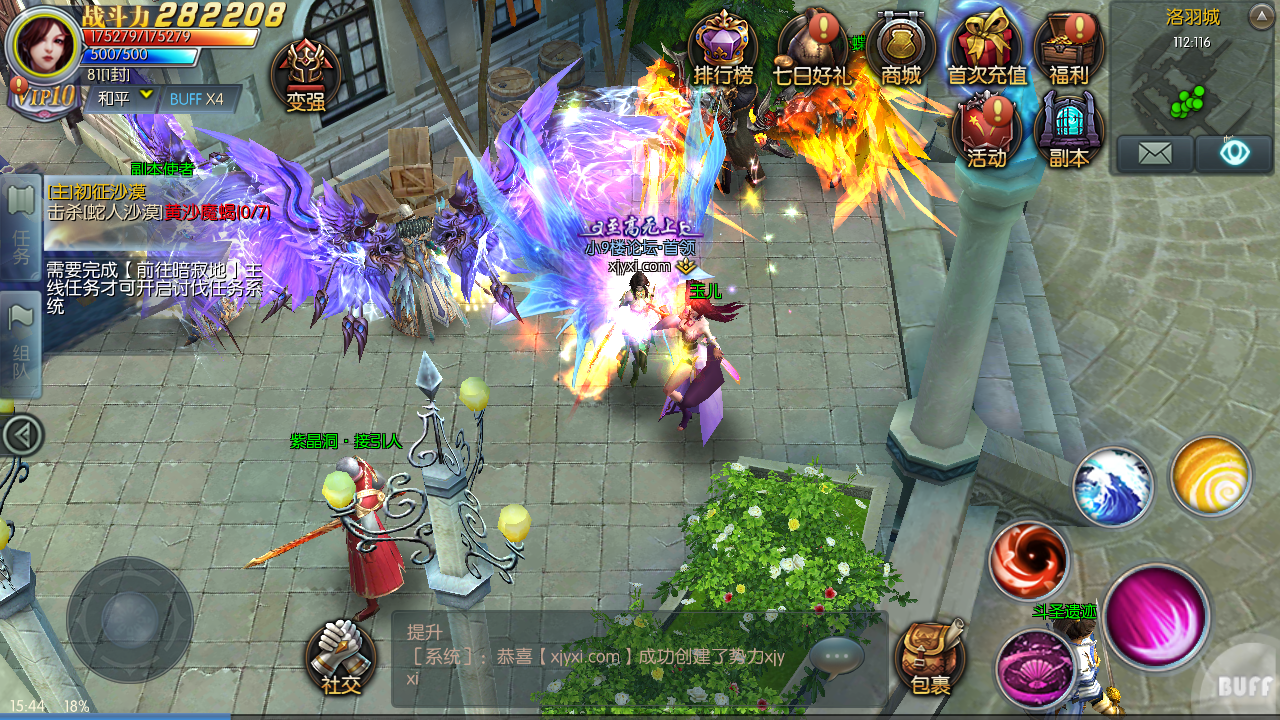Screen dimensions: 1280x720
Task: Open the 首次充值 first recharge gift
Action: point(986,50)
